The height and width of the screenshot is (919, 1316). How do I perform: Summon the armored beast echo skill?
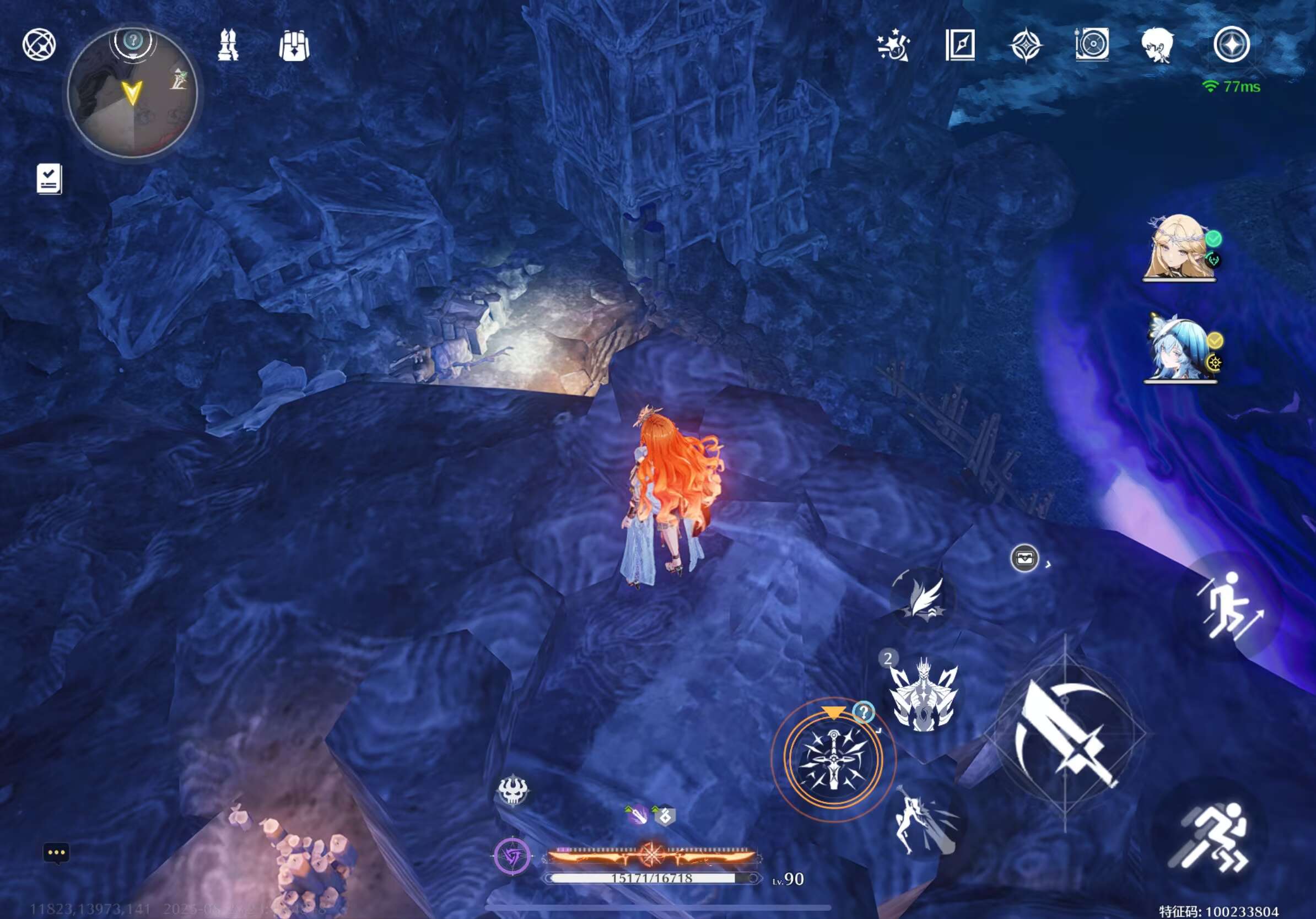pyautogui.click(x=923, y=693)
